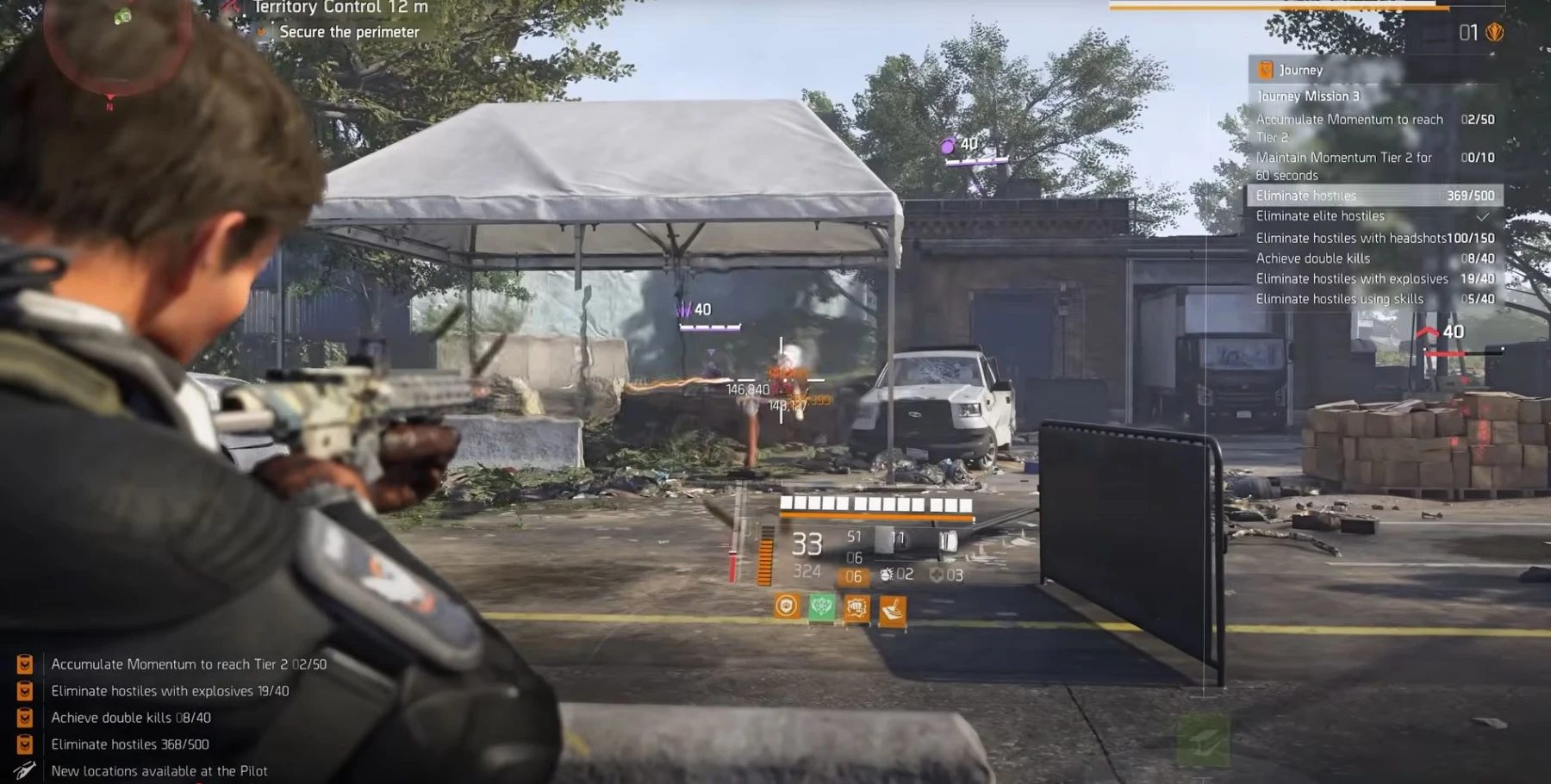1551x784 pixels.
Task: Select the trap deployment skill icon
Action: [x=893, y=607]
